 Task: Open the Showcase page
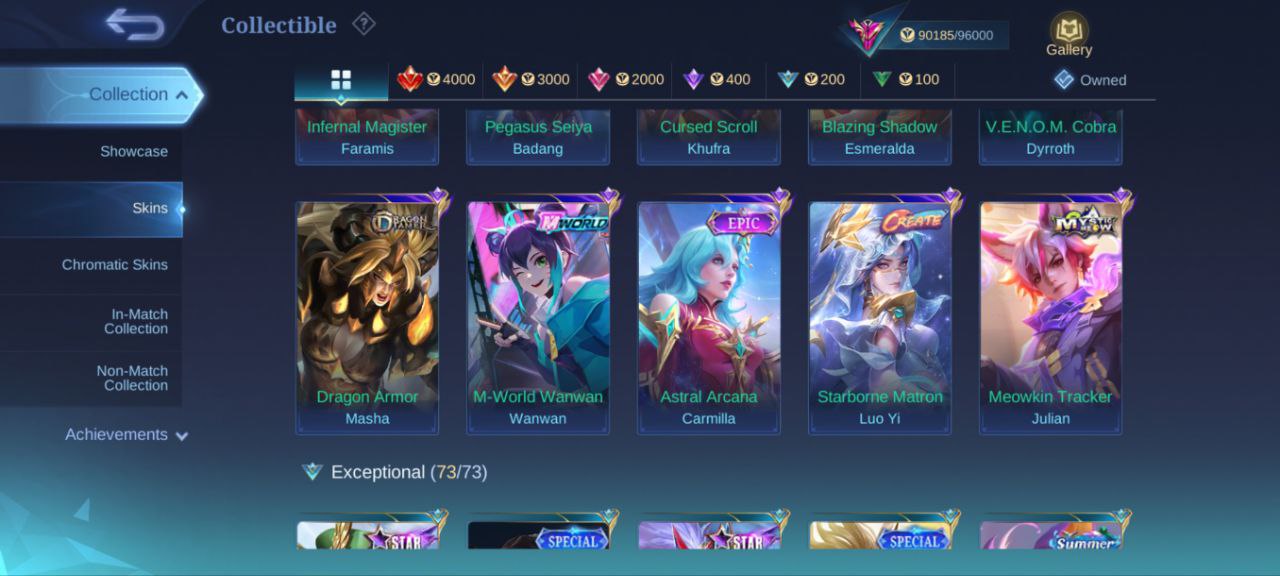click(133, 151)
